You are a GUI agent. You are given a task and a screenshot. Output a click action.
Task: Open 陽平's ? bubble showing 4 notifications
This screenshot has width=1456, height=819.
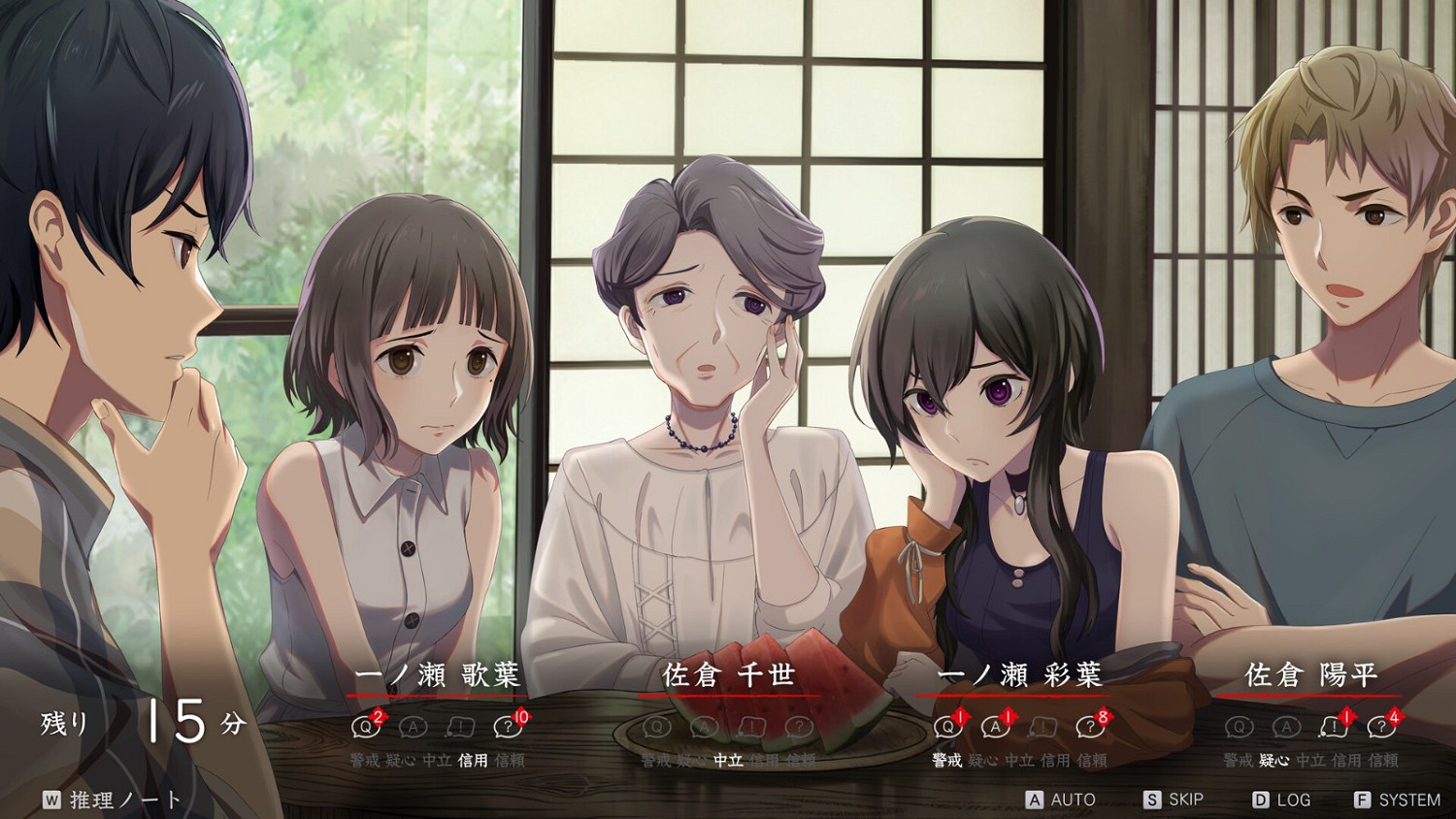1379,729
